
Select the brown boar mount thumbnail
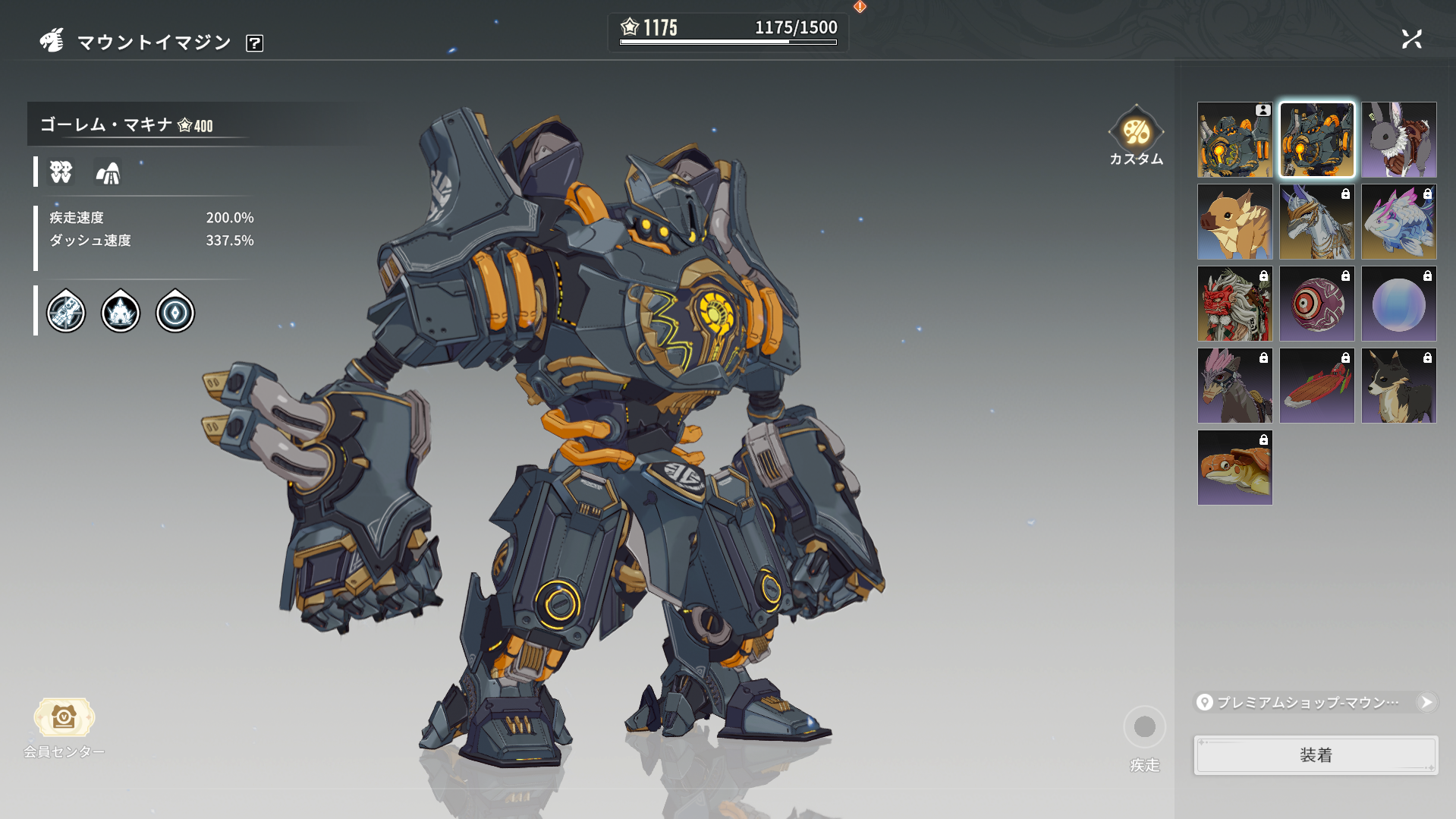(x=1234, y=222)
